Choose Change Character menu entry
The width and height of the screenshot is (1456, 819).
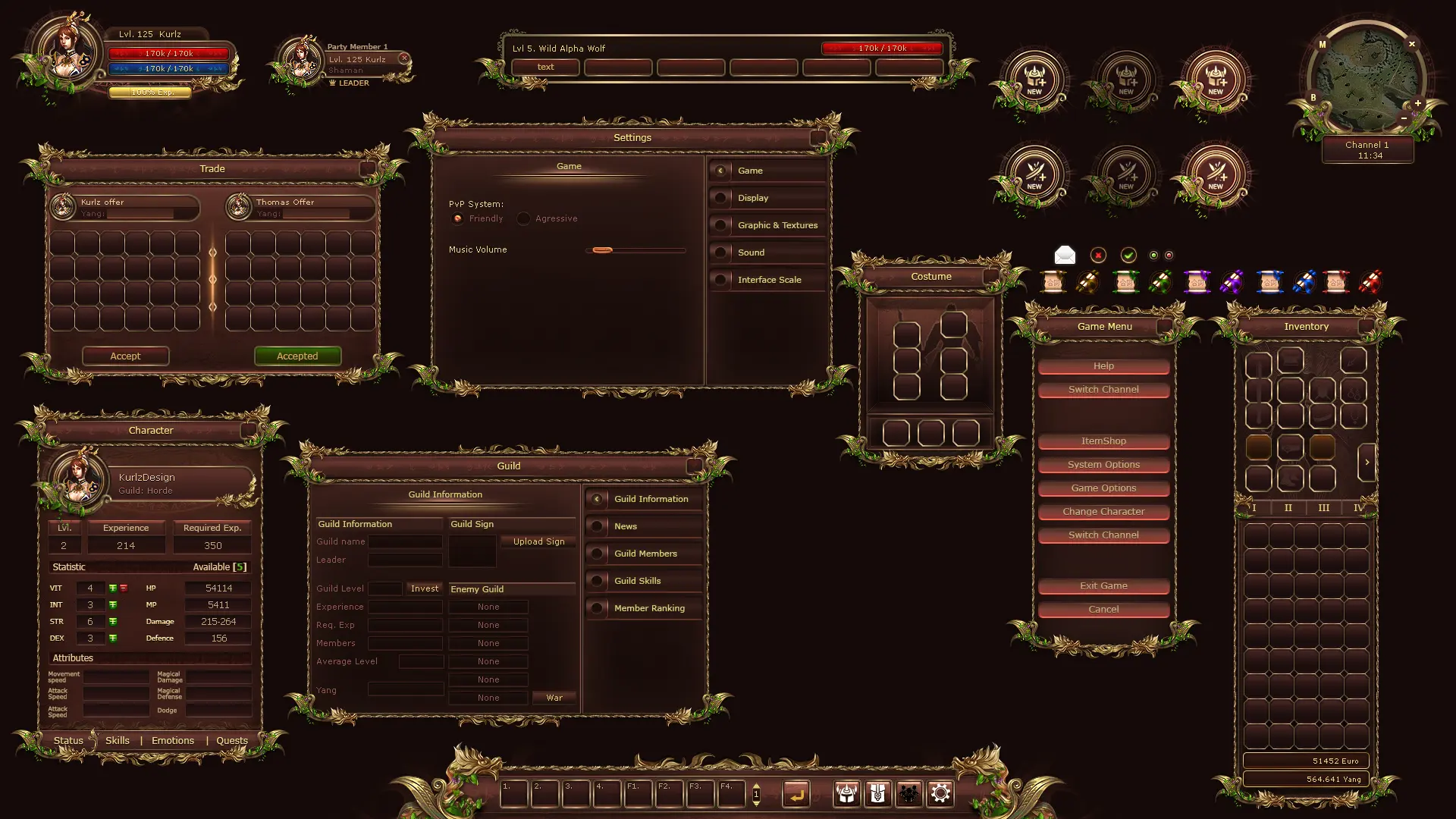pyautogui.click(x=1103, y=511)
